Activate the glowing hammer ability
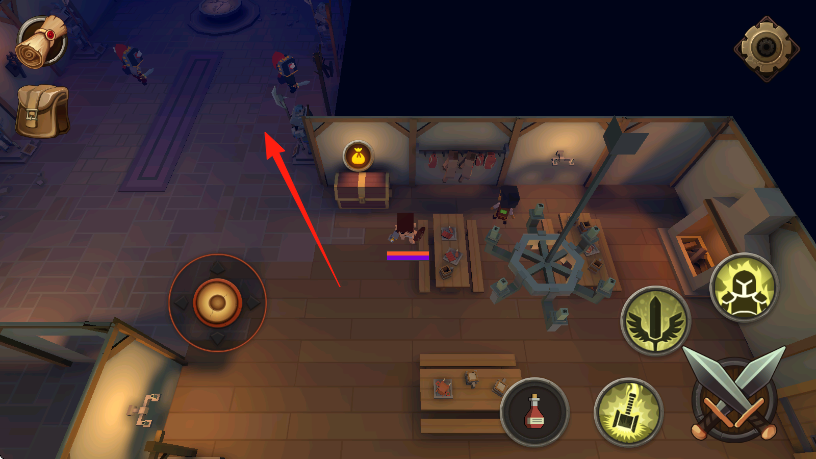The image size is (816, 459). pos(627,411)
